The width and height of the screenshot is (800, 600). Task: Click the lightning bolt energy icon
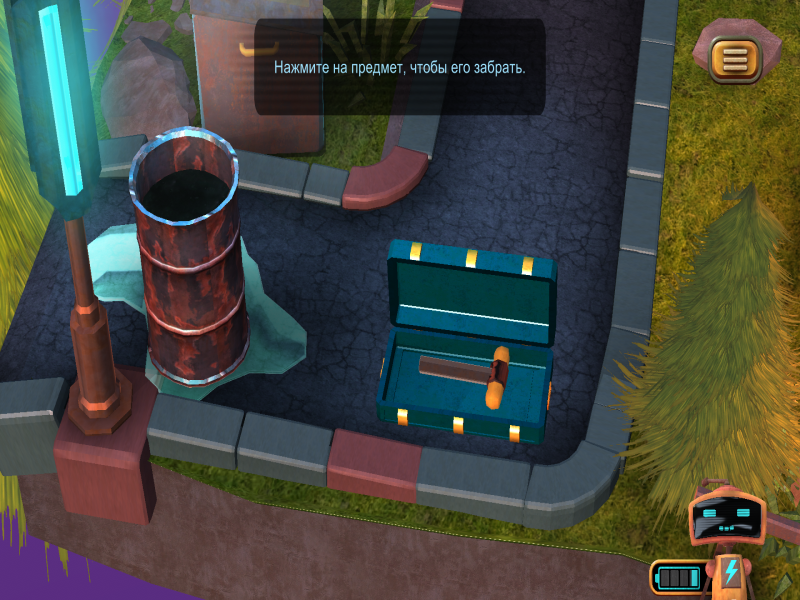pos(731,573)
